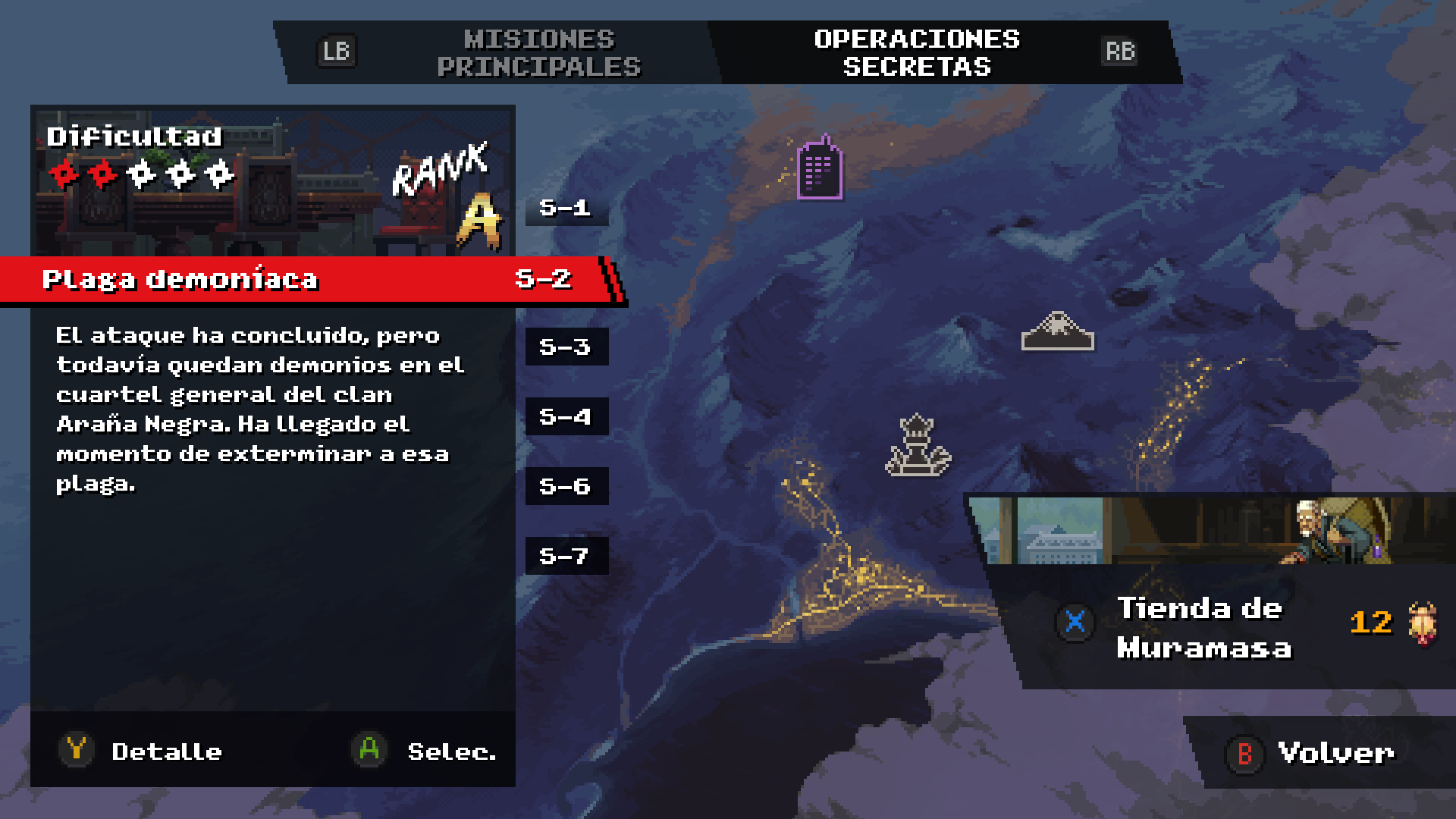
Task: Choose mission S-1 from the list
Action: [x=566, y=207]
